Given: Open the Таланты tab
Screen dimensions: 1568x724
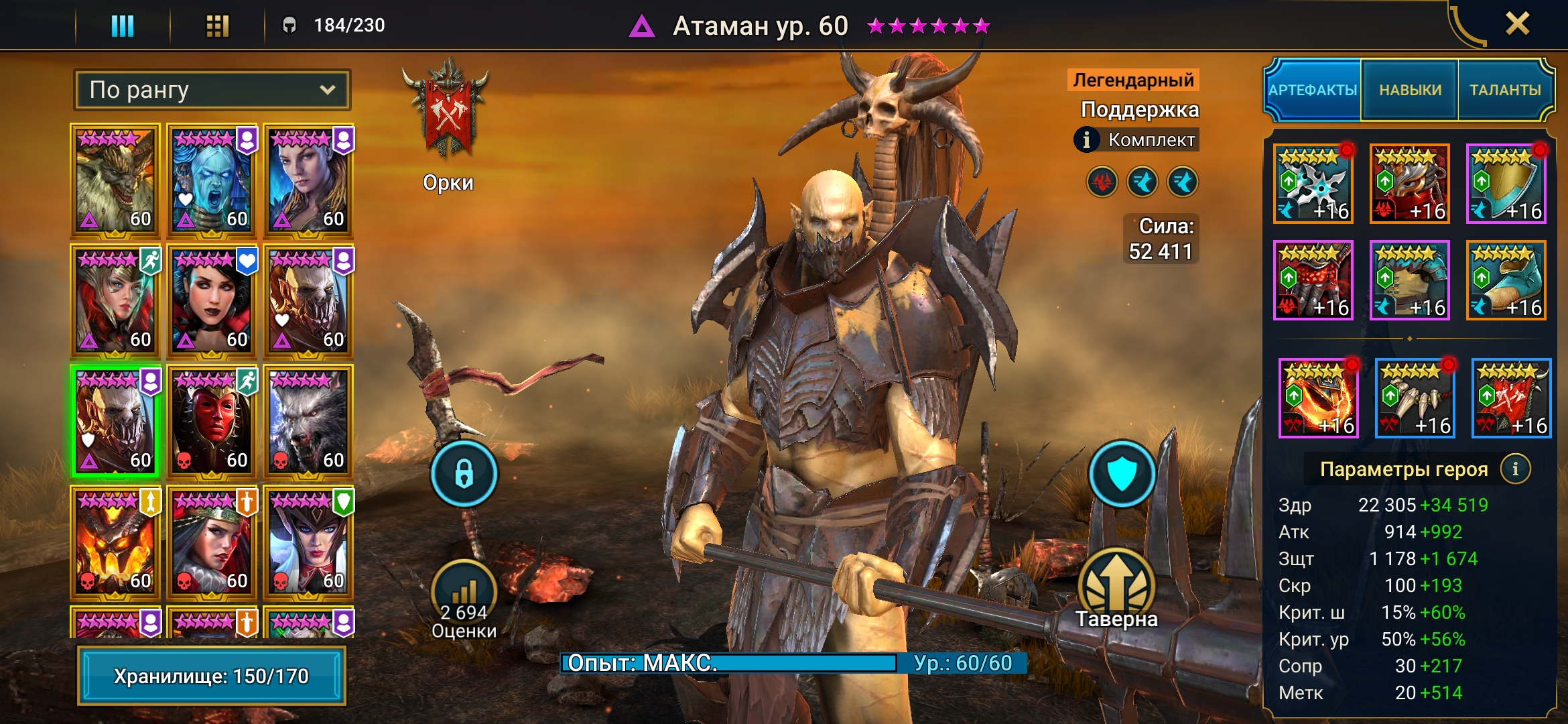Looking at the screenshot, I should [1505, 90].
